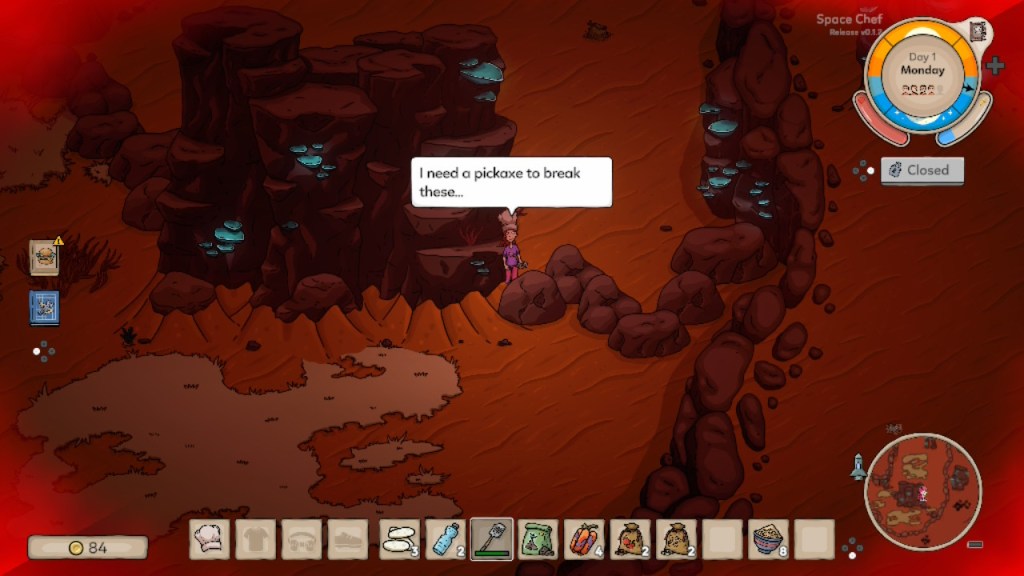
Task: Open the burger recipe book
Action: [44, 257]
